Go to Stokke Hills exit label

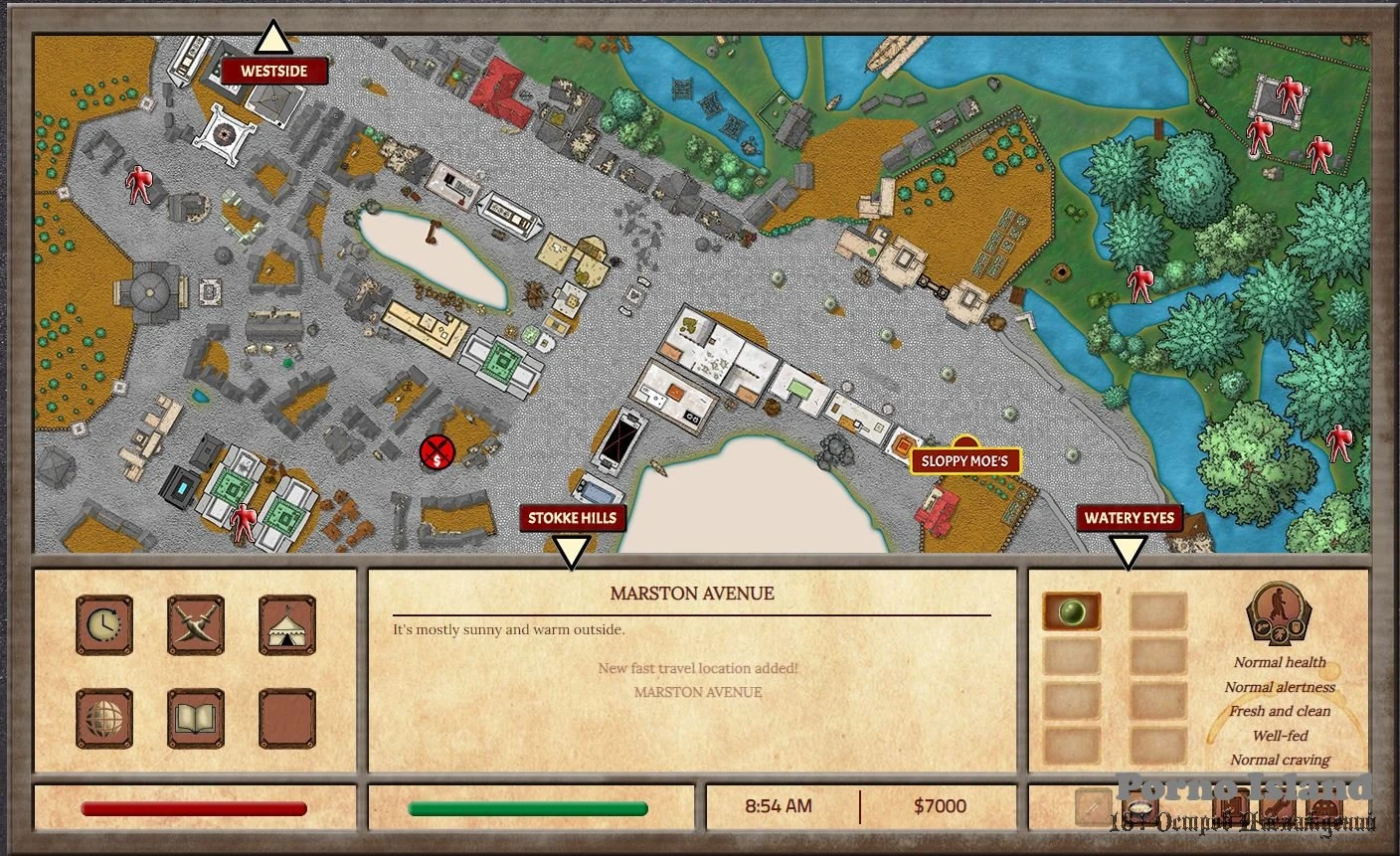pos(572,518)
